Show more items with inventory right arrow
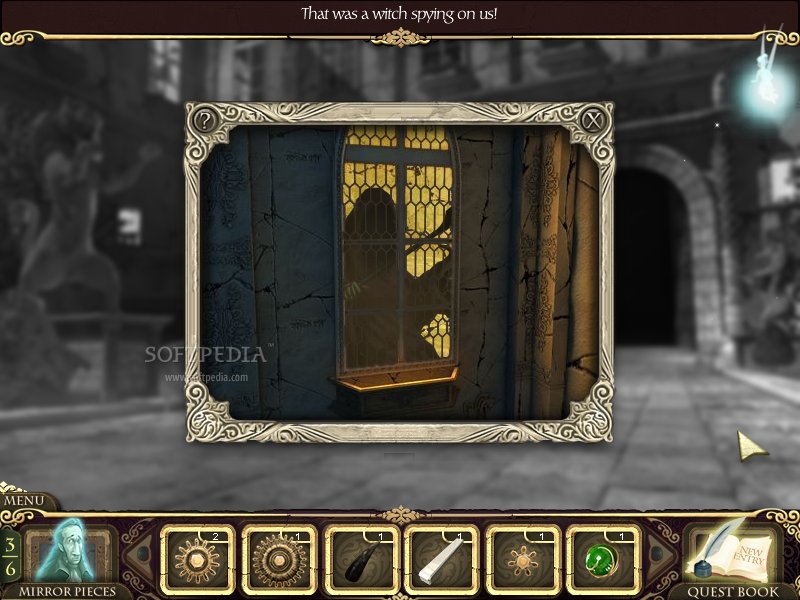Image resolution: width=800 pixels, height=600 pixels. 660,555
